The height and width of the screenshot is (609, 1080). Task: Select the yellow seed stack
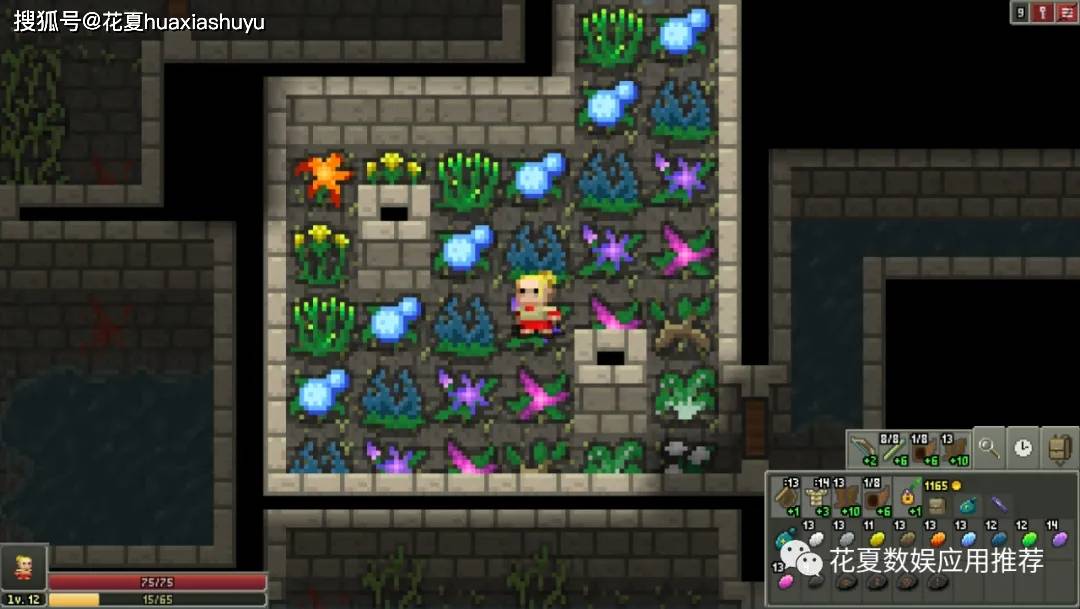click(877, 539)
